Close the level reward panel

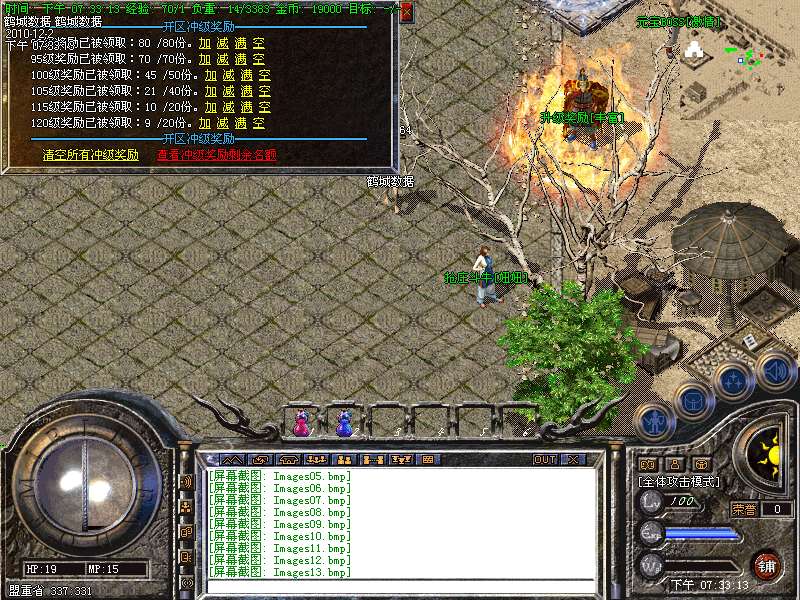coord(406,9)
